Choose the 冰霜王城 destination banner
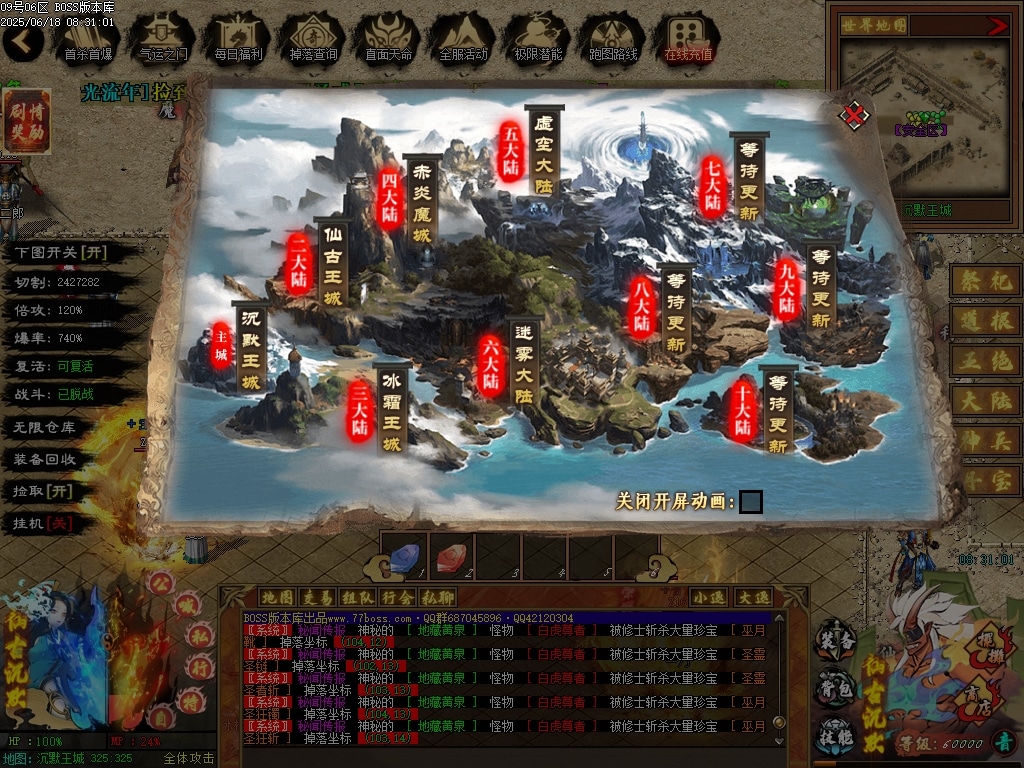Image resolution: width=1024 pixels, height=768 pixels. [391, 410]
